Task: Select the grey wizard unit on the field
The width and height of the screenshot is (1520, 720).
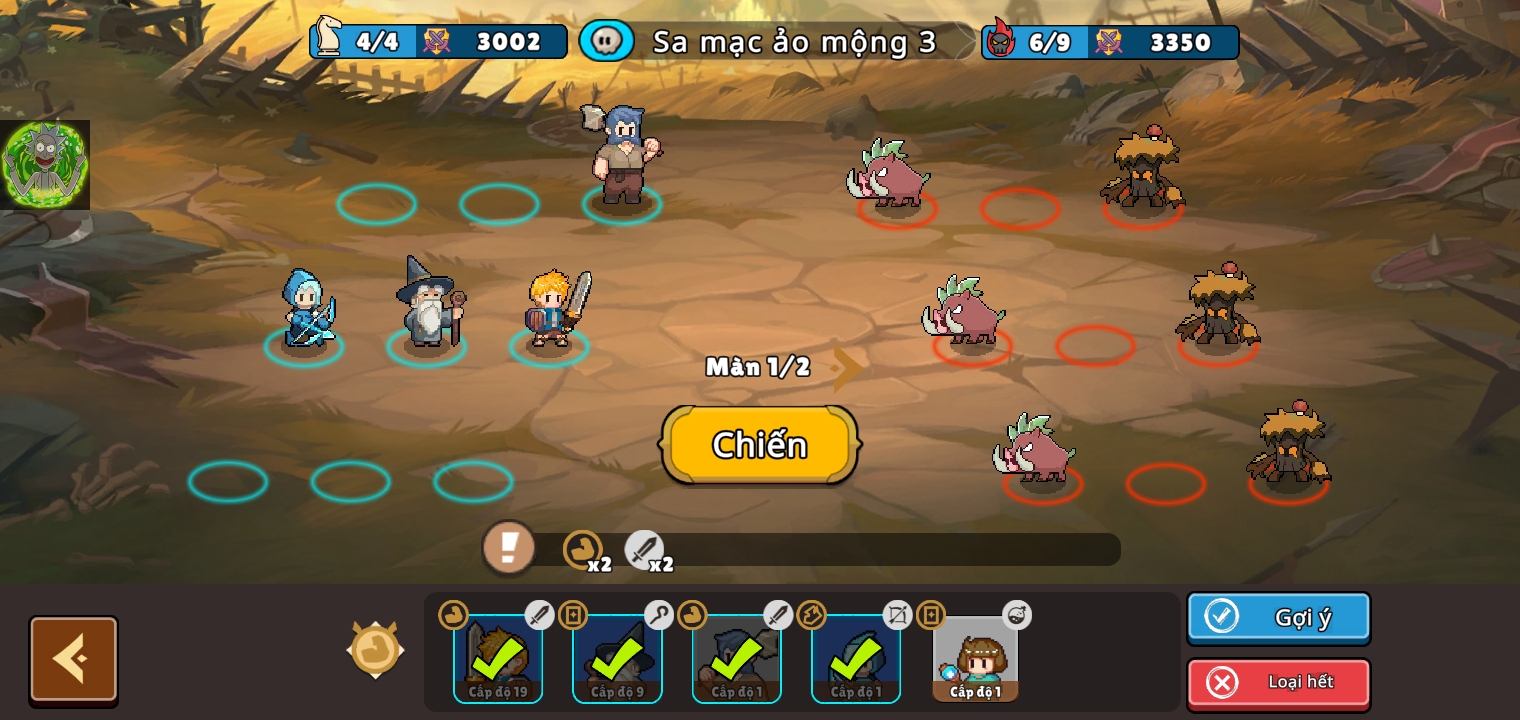Action: (429, 305)
